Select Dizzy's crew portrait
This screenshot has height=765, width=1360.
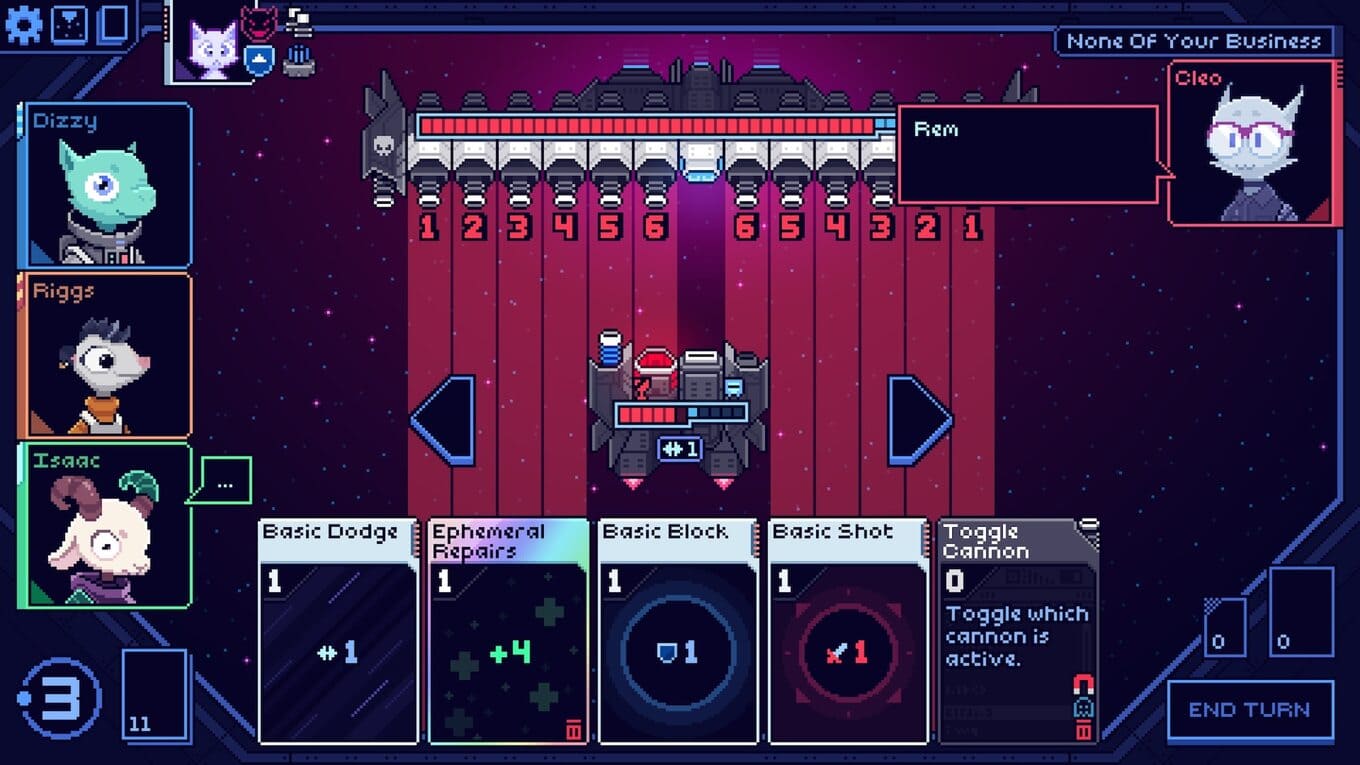pos(105,186)
